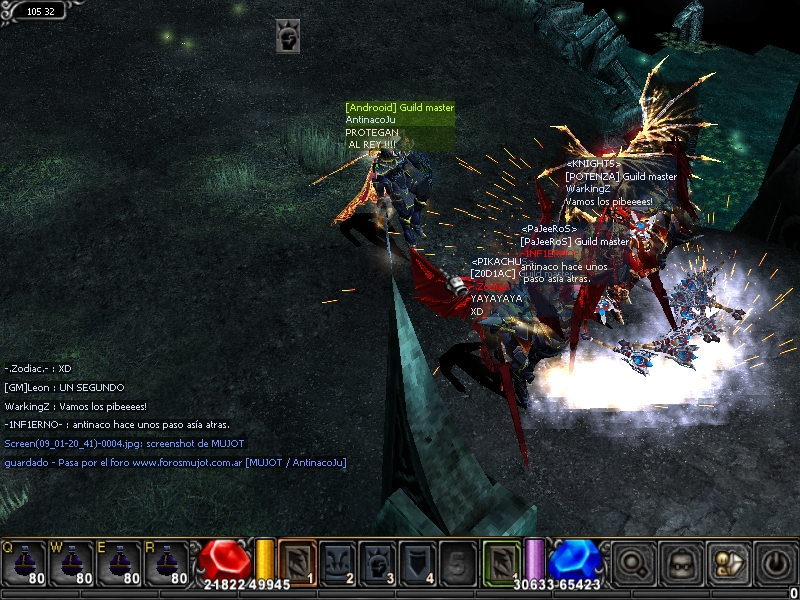This screenshot has width=800, height=600.
Task: Click the WarkingZ chat message line
Action: click(x=76, y=406)
